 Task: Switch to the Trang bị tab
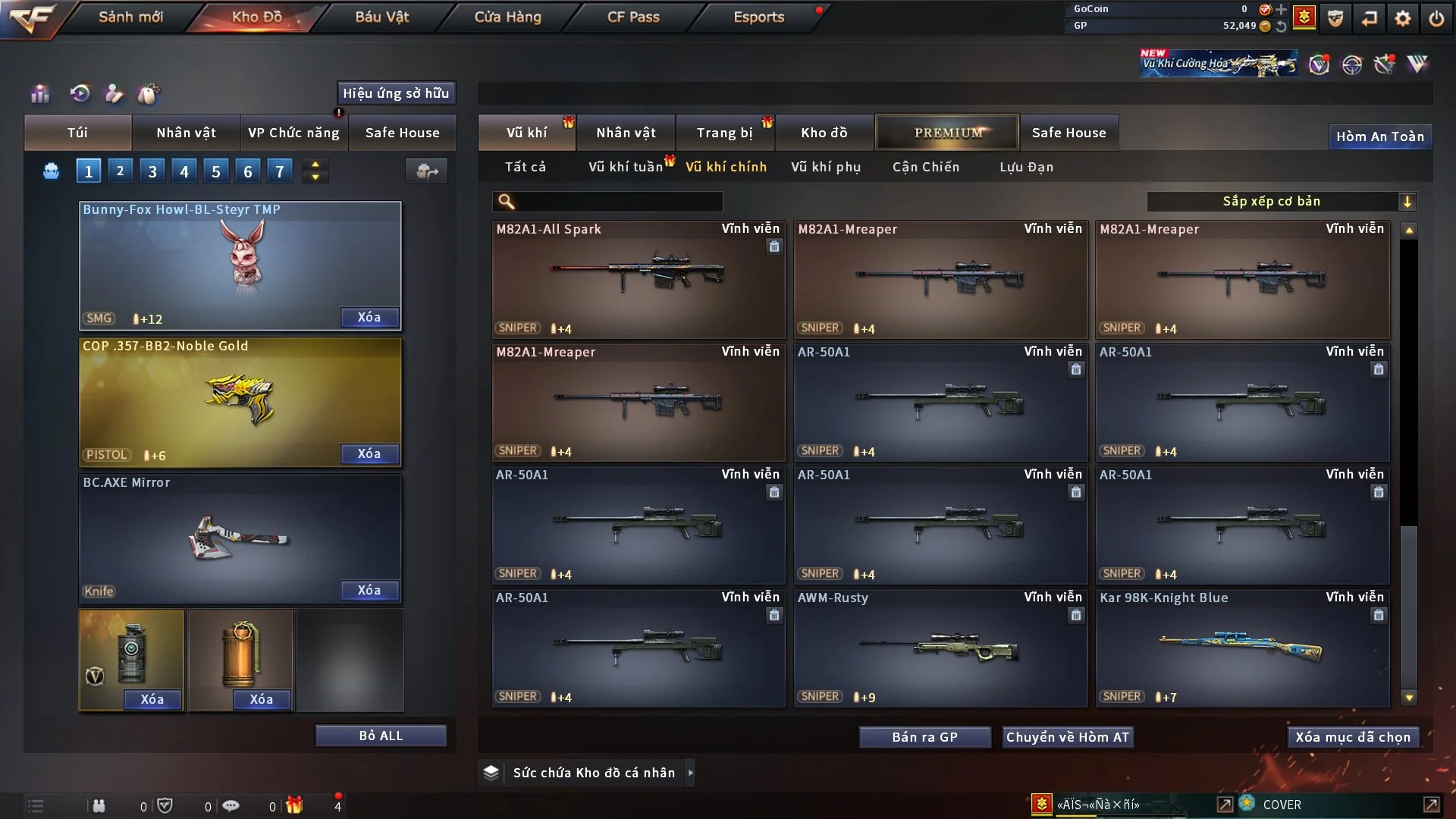(724, 133)
